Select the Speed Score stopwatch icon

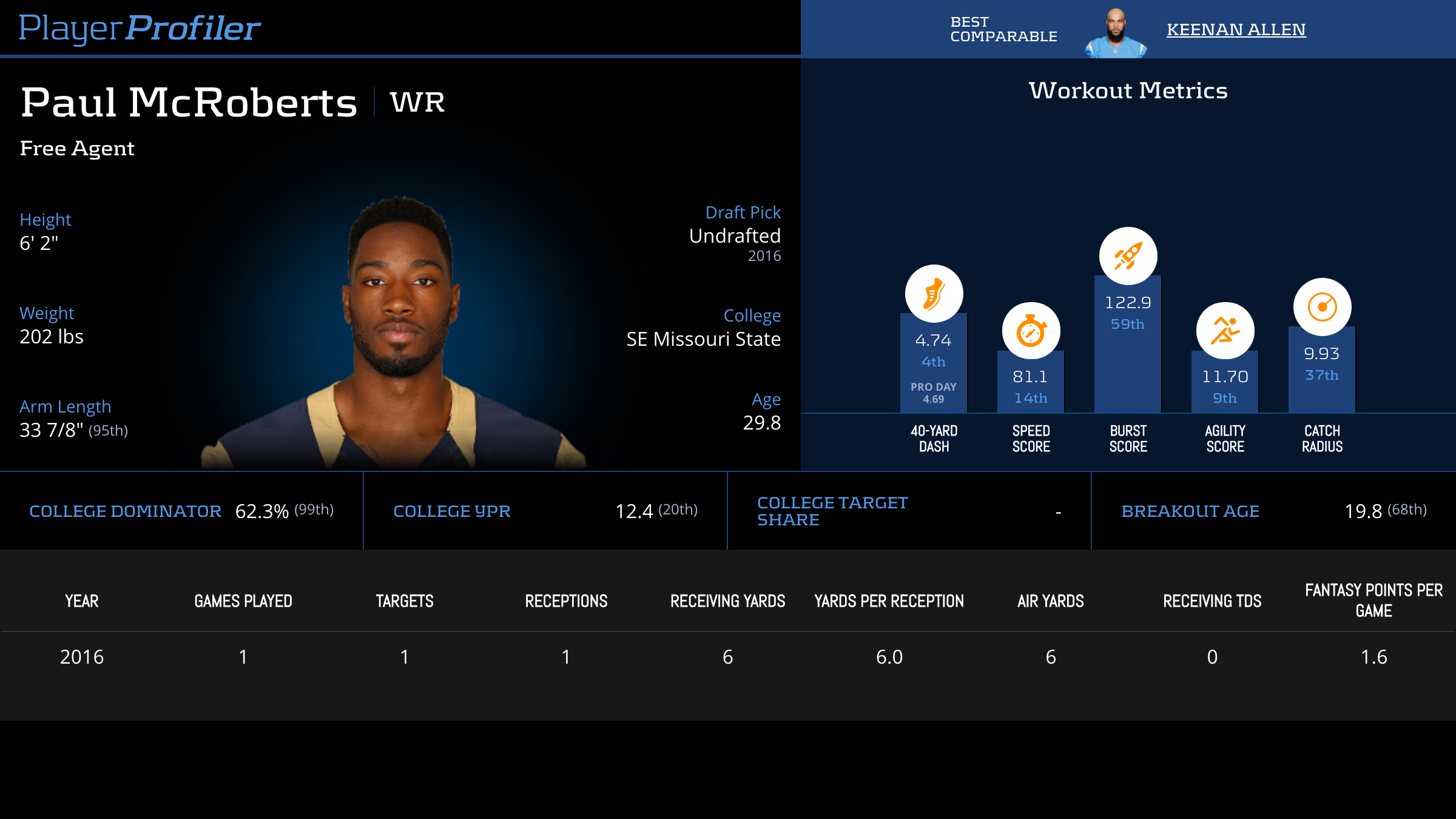pos(1031,331)
